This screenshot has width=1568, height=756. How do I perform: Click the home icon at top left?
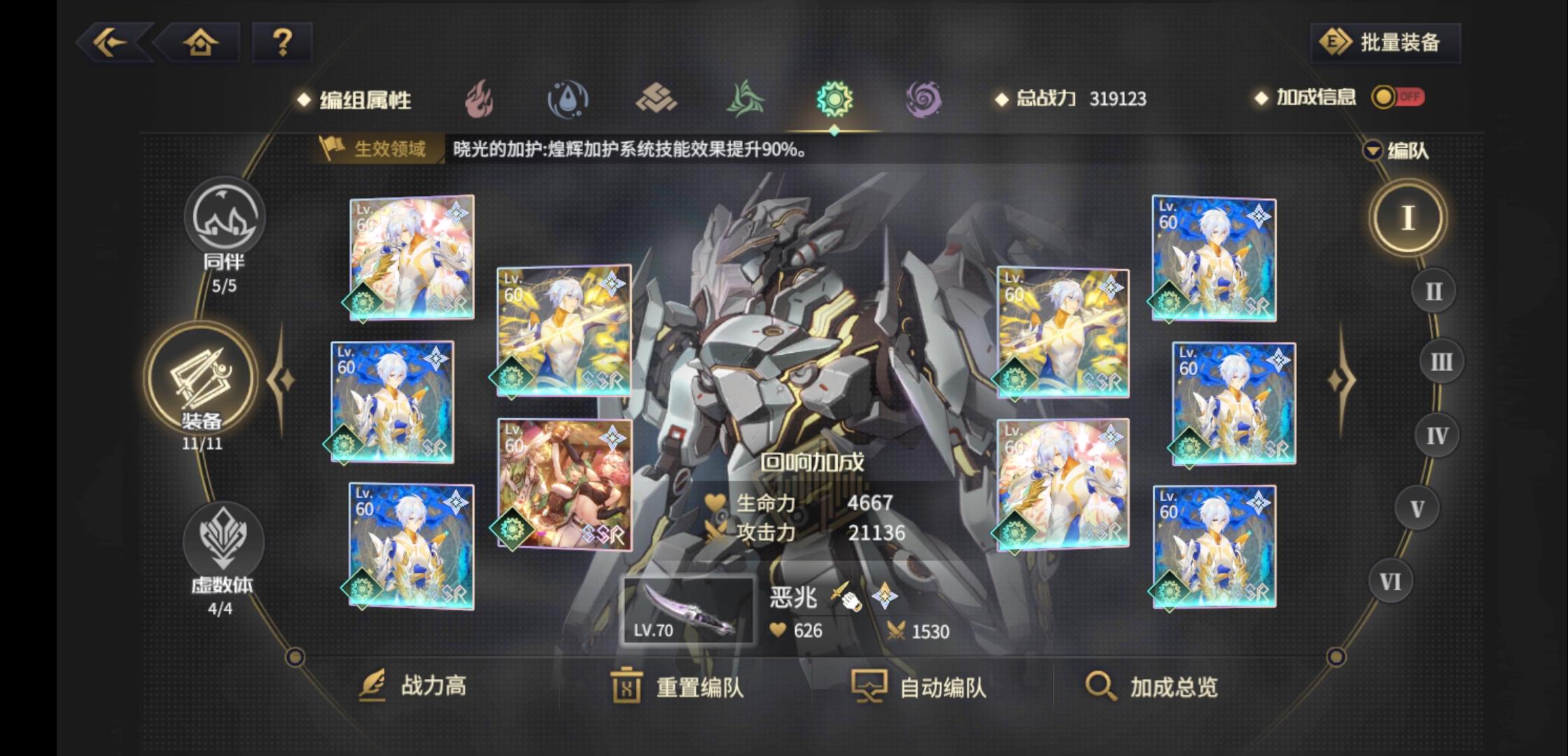pyautogui.click(x=200, y=42)
